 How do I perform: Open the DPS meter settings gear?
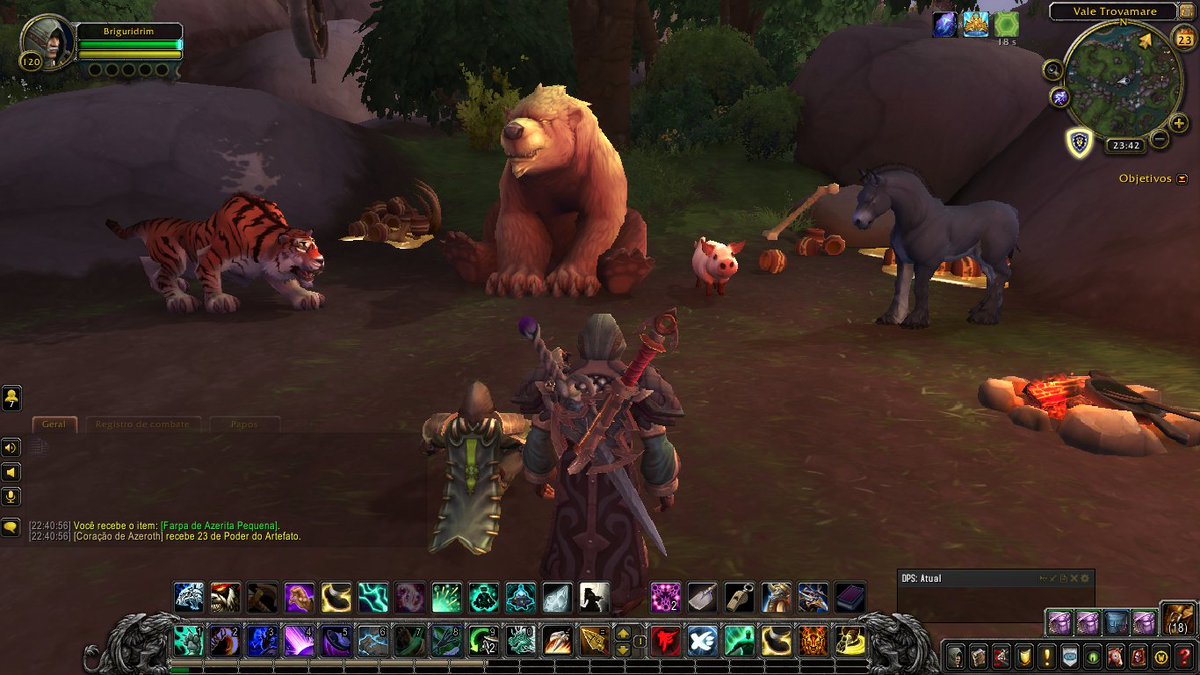pos(1085,578)
